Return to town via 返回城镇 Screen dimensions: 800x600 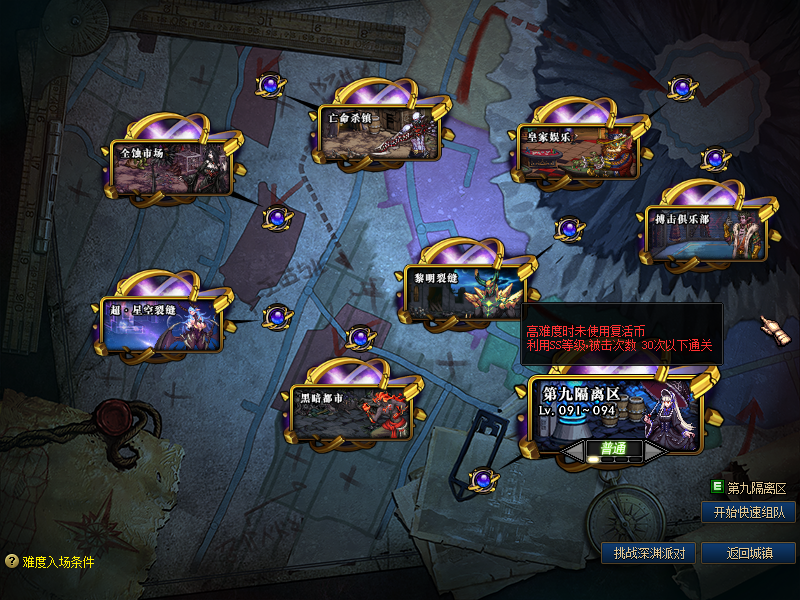(x=748, y=553)
